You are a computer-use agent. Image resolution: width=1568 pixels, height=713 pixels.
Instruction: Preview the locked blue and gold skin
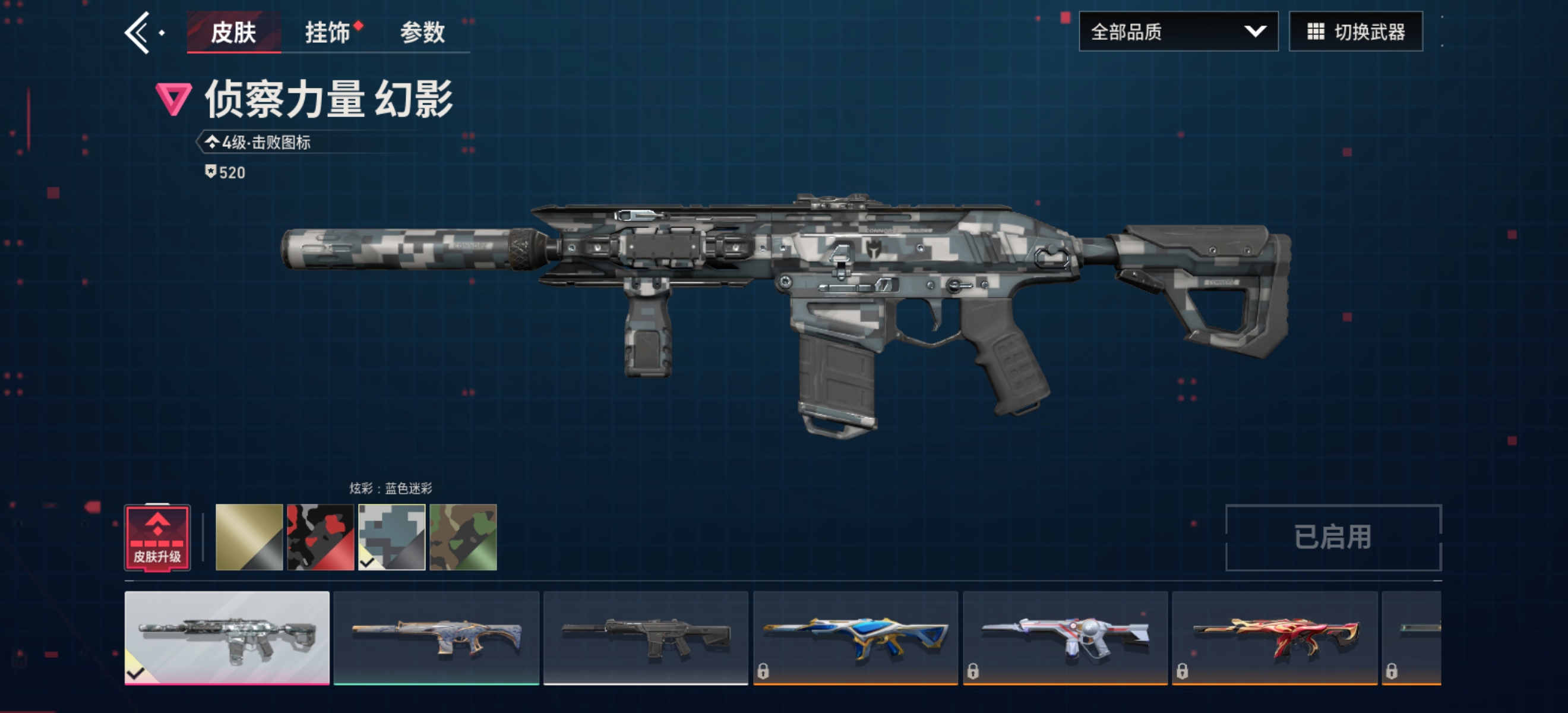coord(855,638)
